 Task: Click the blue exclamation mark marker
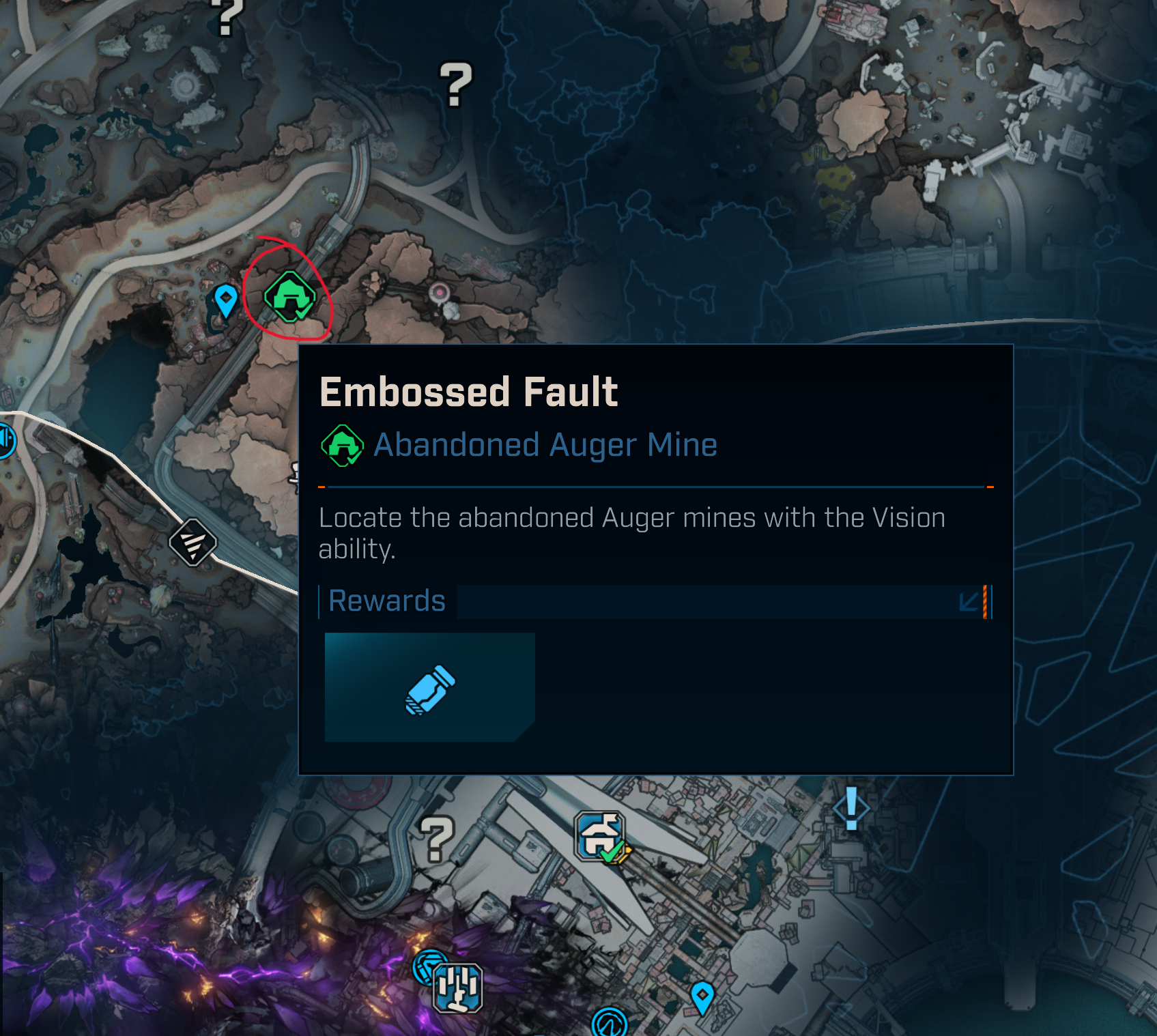coord(851,809)
